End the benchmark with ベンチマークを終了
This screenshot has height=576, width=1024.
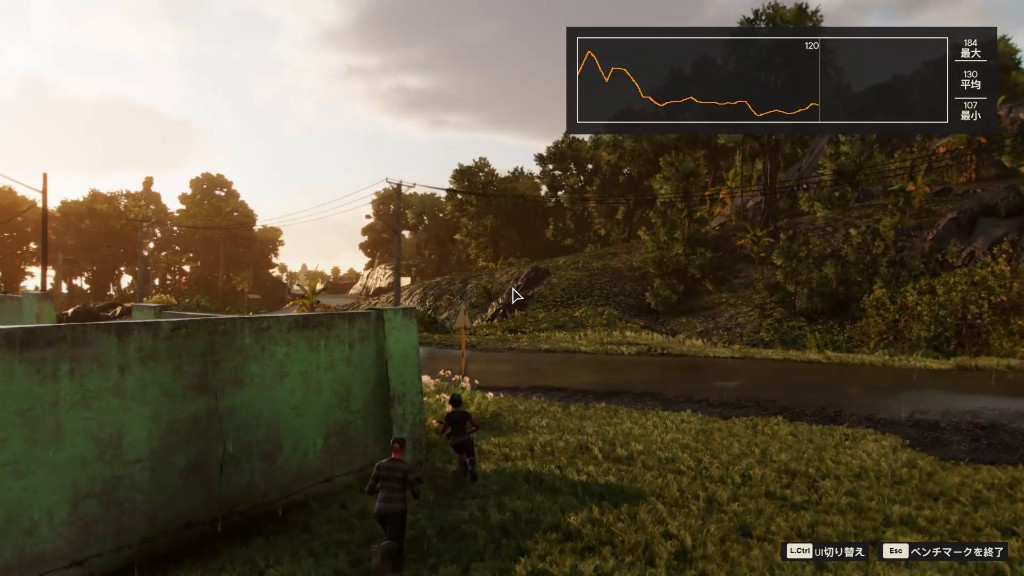[x=945, y=551]
